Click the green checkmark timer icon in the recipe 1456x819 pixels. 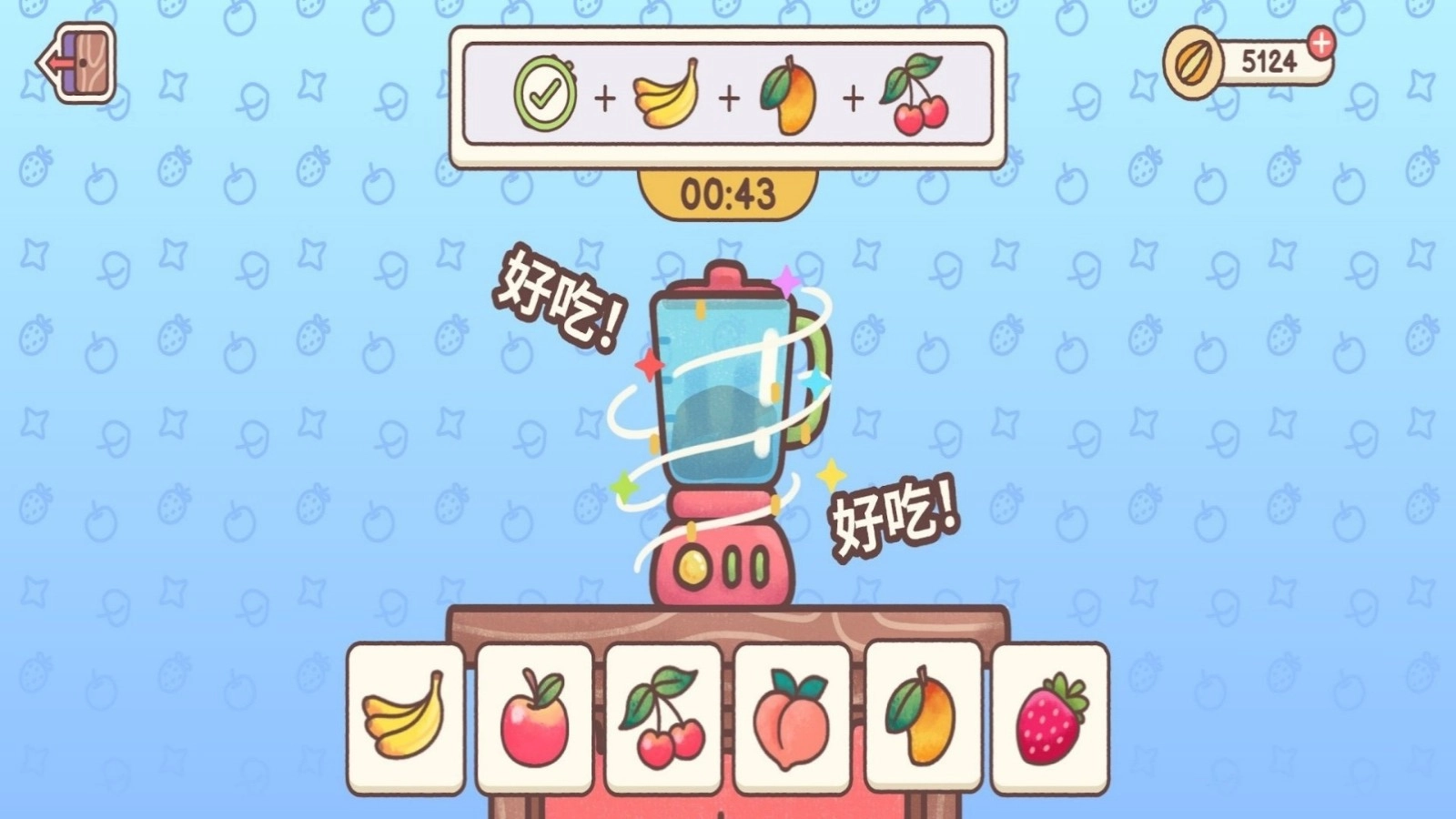543,91
